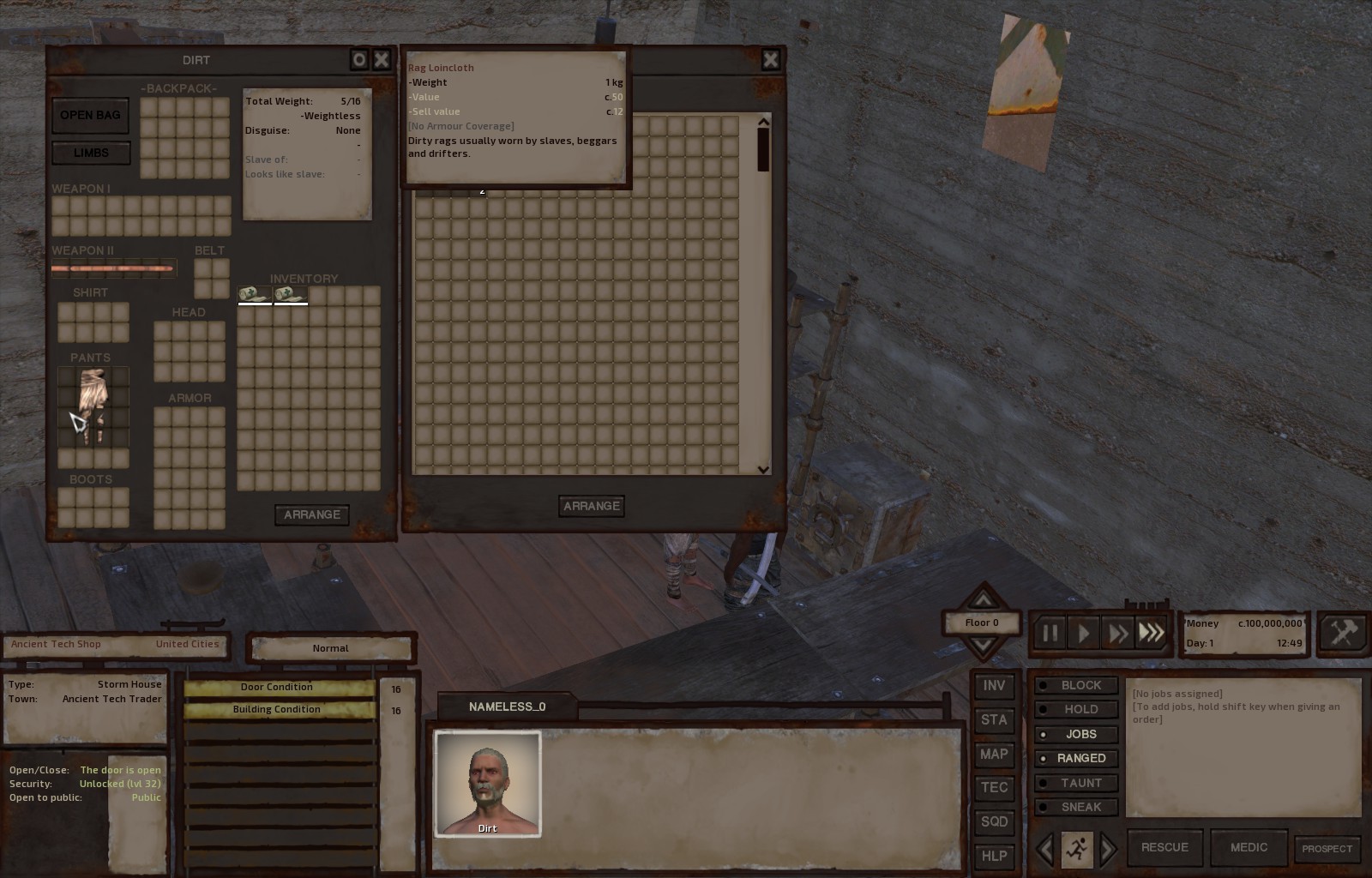This screenshot has height=878, width=1372.
Task: Open the build mode hammer icon
Action: [x=1342, y=634]
